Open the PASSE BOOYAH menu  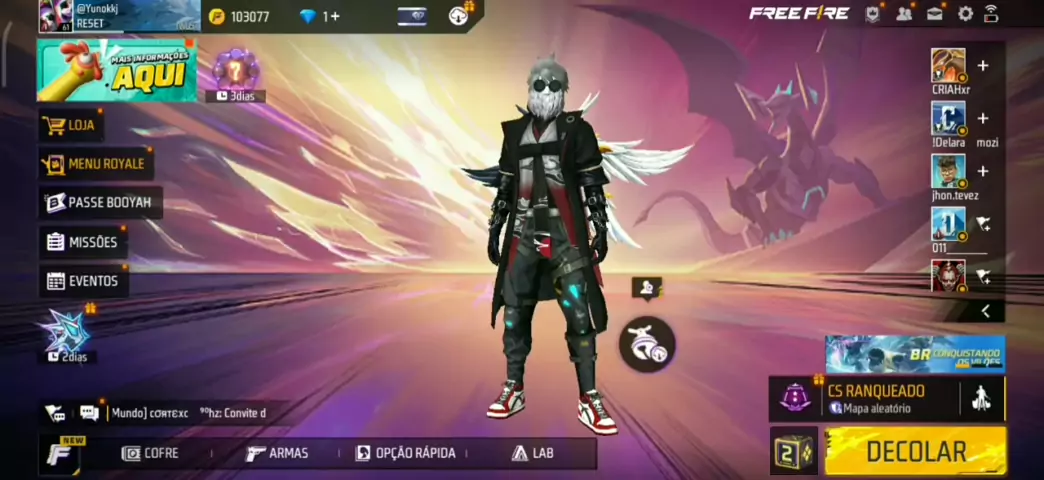pyautogui.click(x=100, y=203)
